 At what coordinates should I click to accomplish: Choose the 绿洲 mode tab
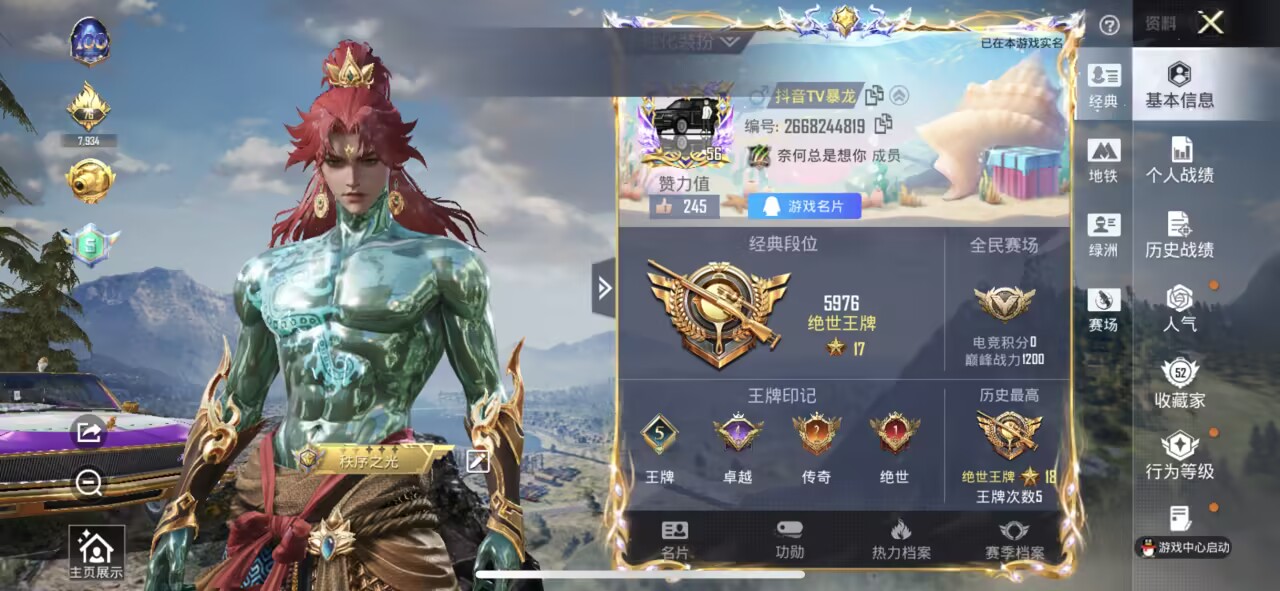pos(1104,236)
